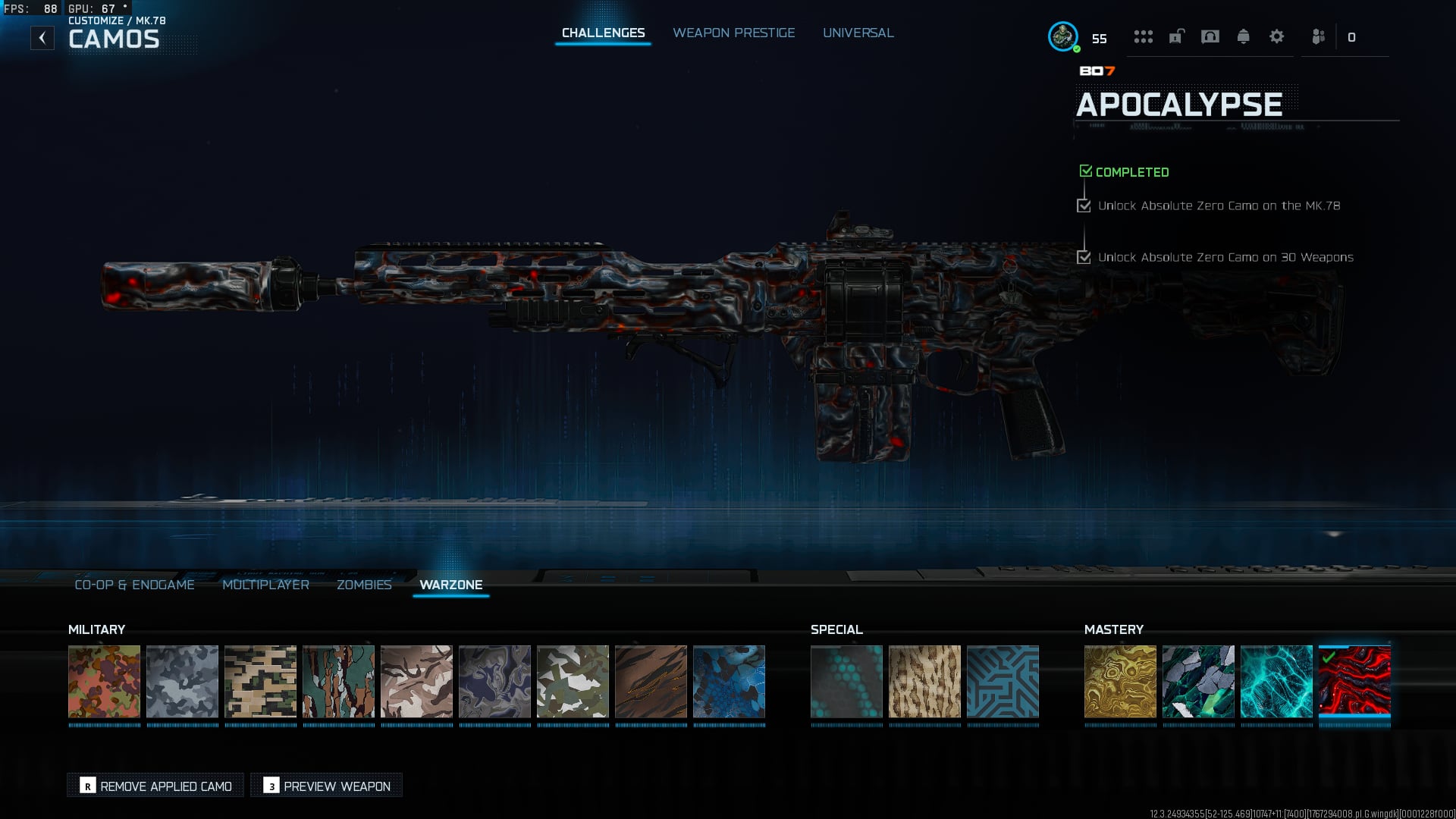Show the Multiplayer camo category
This screenshot has width=1456, height=819.
265,585
